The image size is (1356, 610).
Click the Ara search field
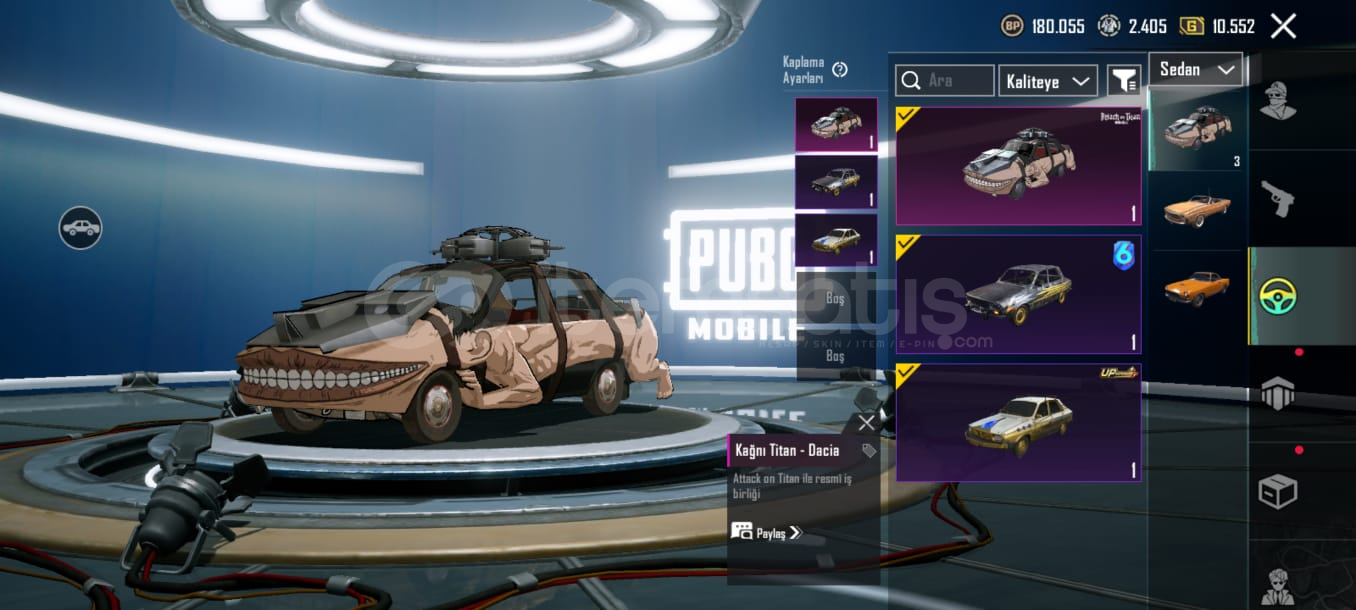945,81
